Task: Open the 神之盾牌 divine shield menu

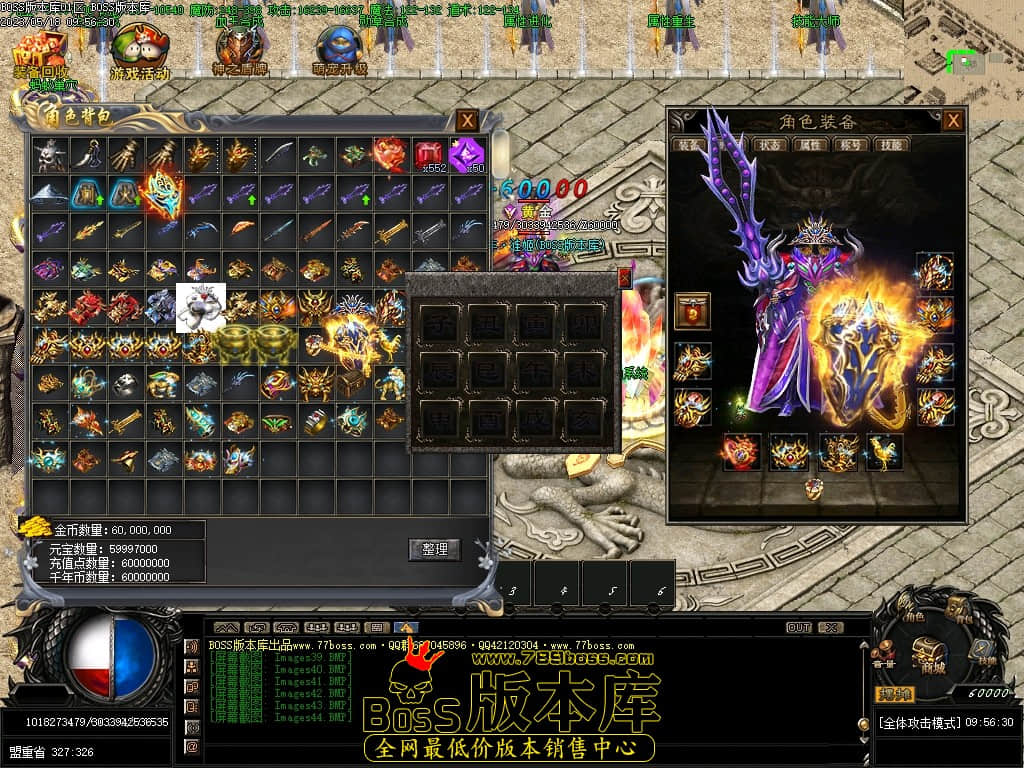Action: [238, 50]
